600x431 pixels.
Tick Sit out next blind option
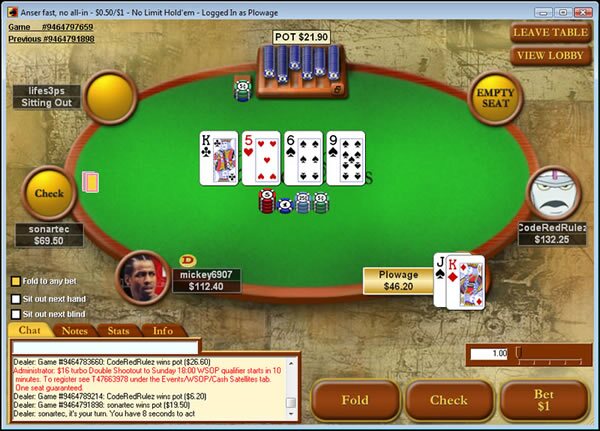[15, 314]
